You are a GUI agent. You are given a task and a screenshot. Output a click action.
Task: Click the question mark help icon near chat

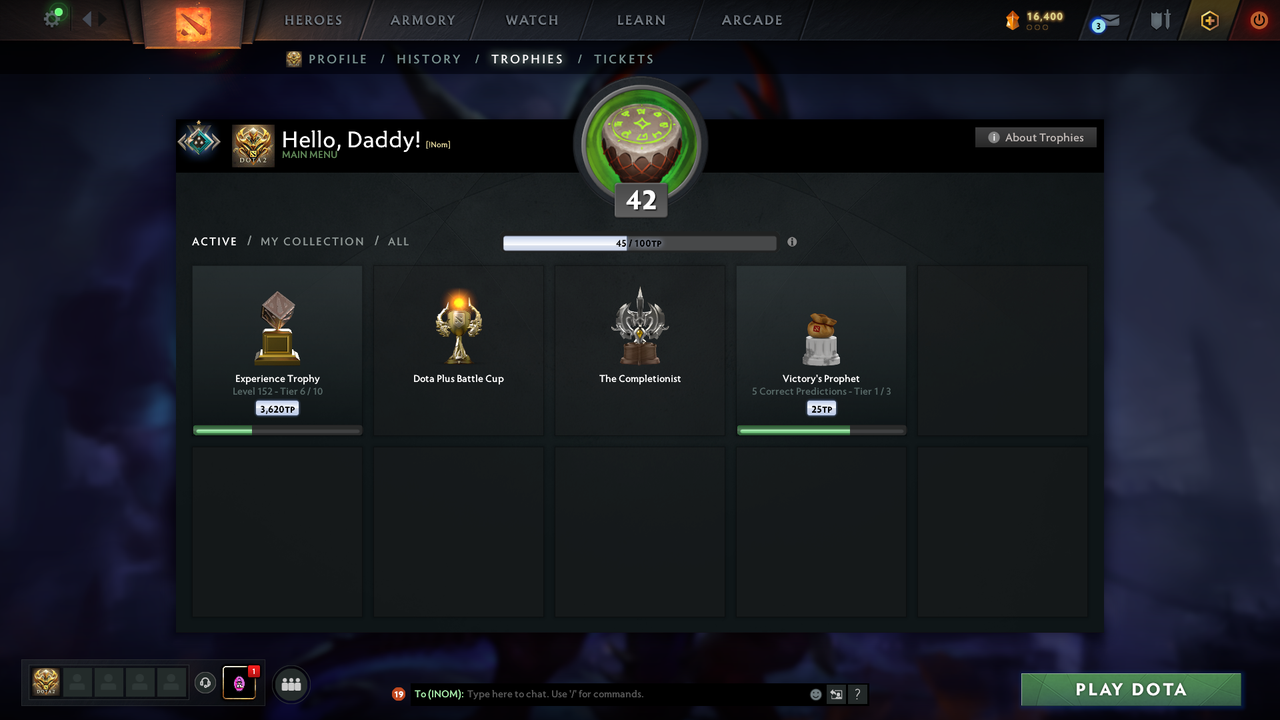pyautogui.click(x=857, y=693)
